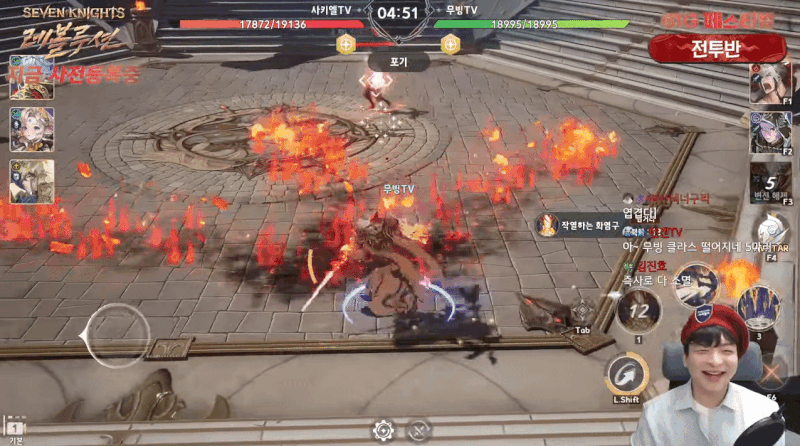
Task: Open the gear settings icon
Action: (x=383, y=431)
